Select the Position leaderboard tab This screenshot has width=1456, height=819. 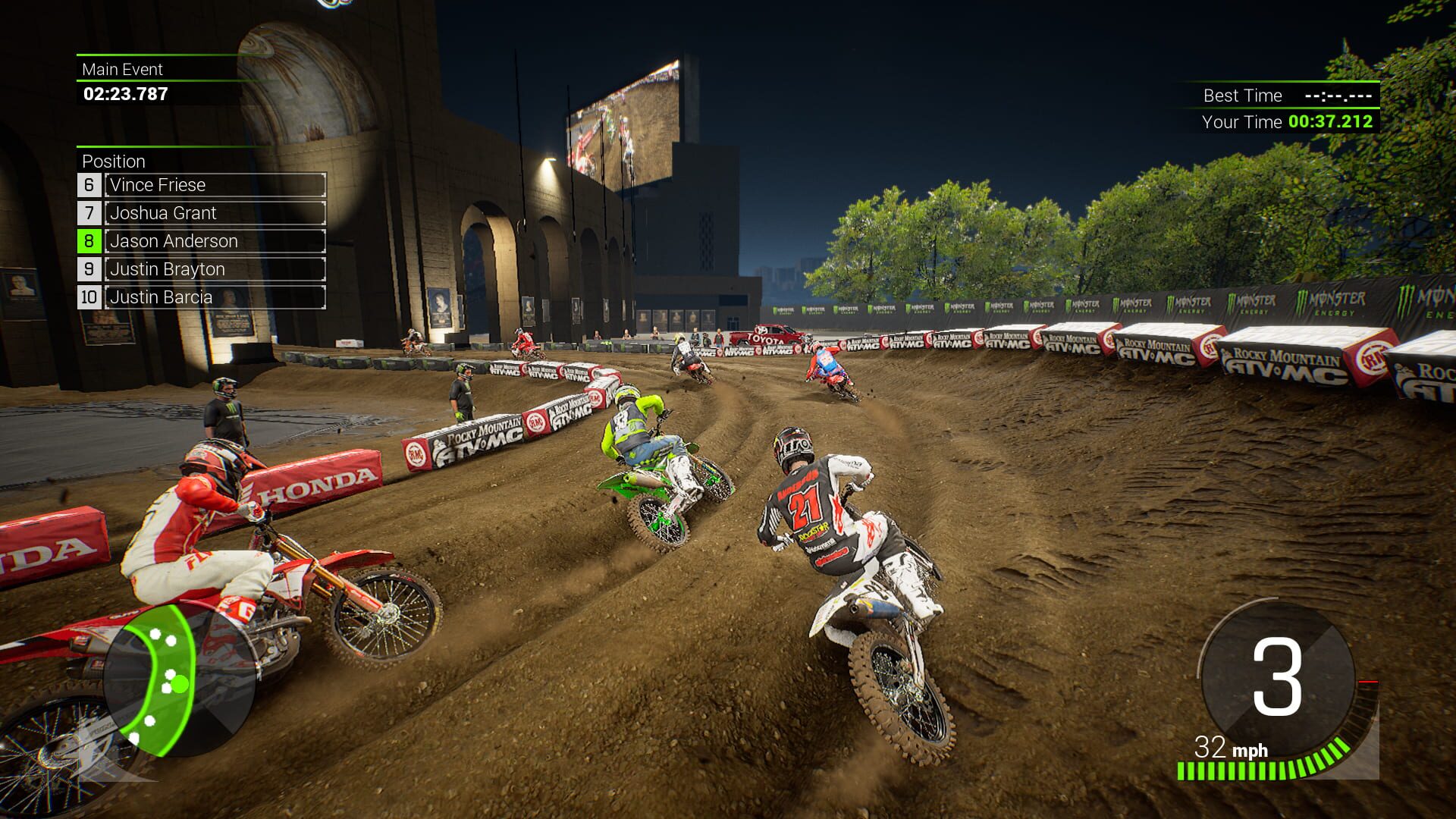(114, 162)
